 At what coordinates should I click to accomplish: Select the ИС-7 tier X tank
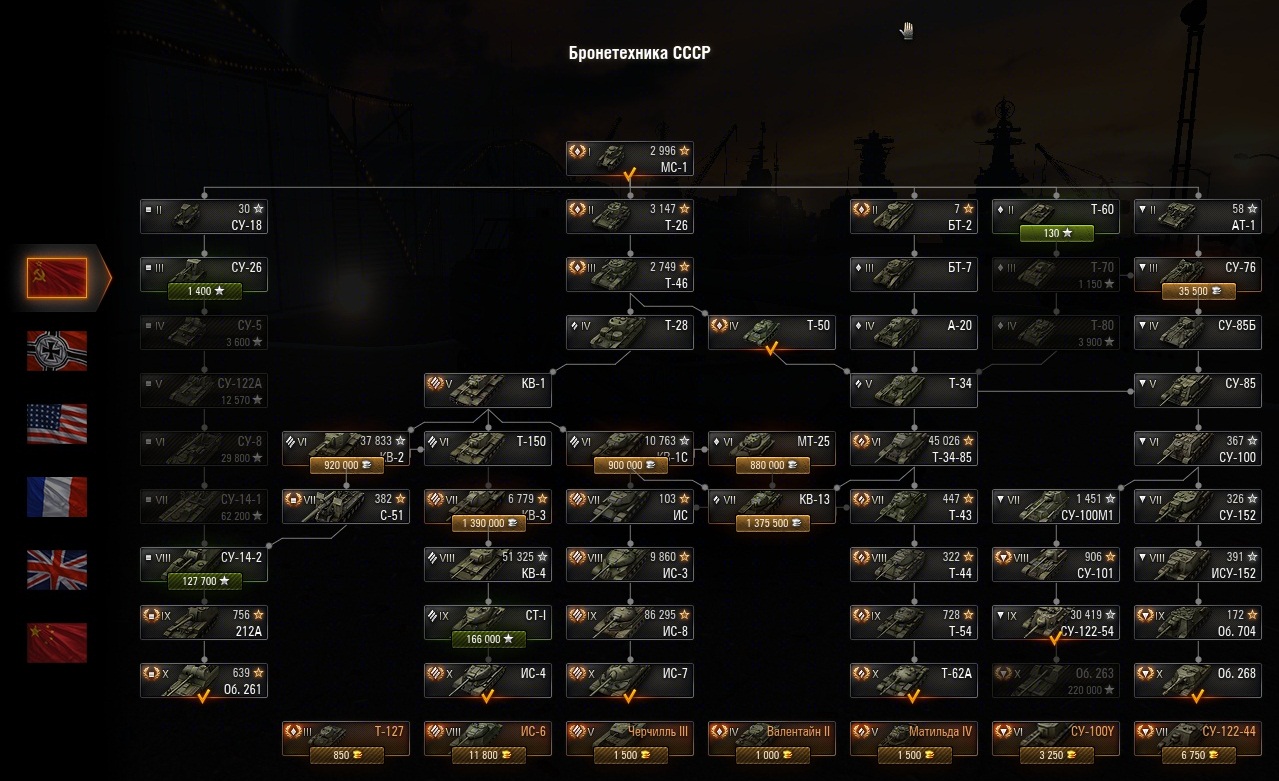point(629,680)
